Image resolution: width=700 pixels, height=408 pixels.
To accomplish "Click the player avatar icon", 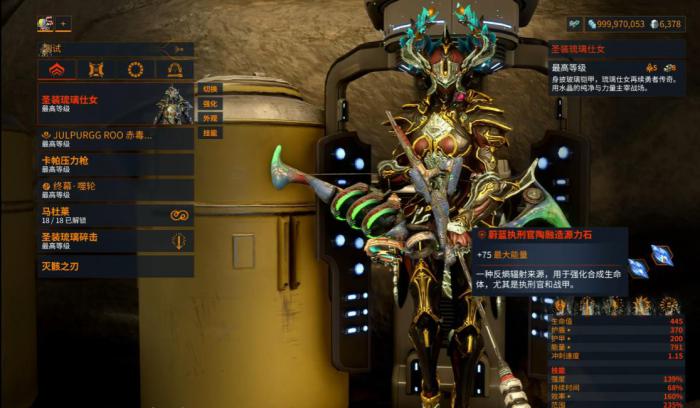I will pos(45,23).
